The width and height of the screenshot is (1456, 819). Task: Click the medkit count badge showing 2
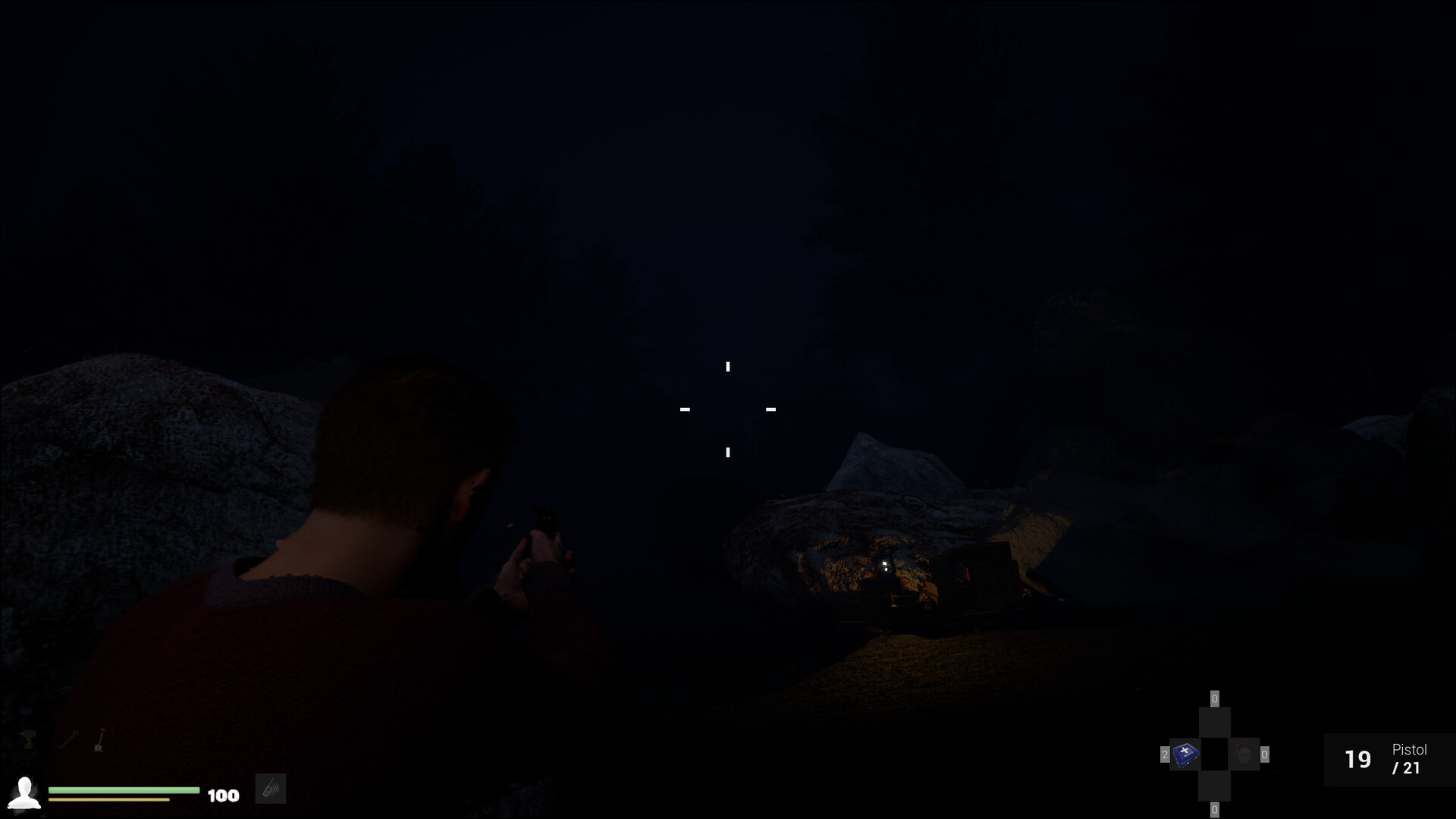pyautogui.click(x=1165, y=755)
